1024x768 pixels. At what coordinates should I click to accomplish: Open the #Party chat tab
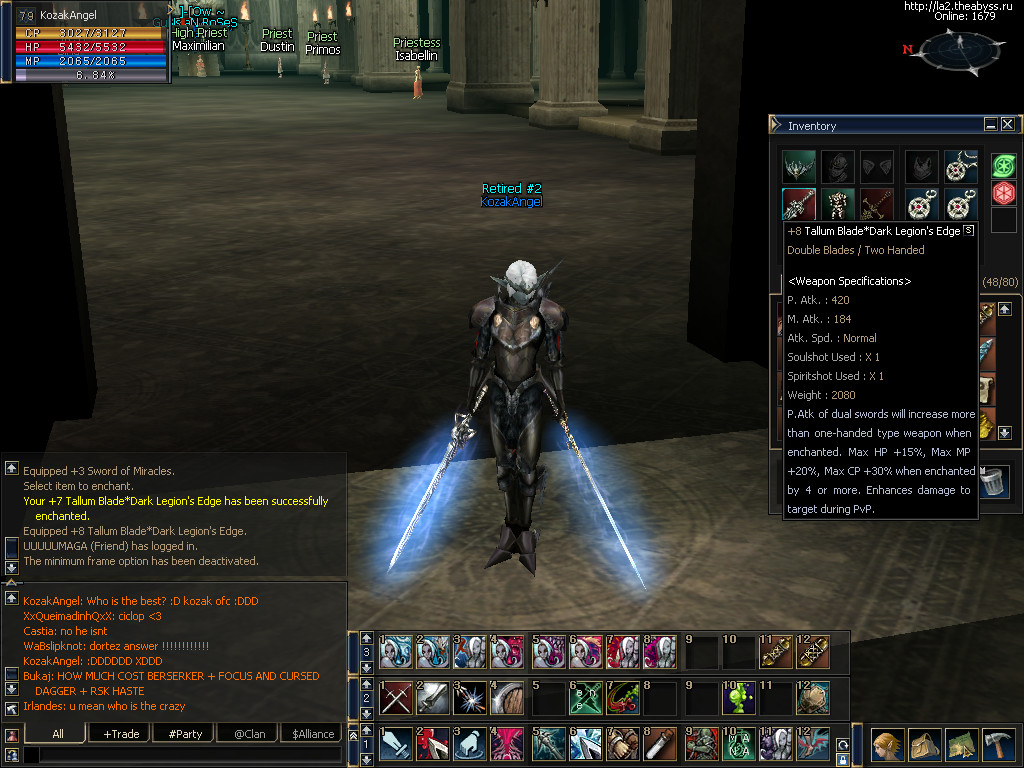[185, 734]
